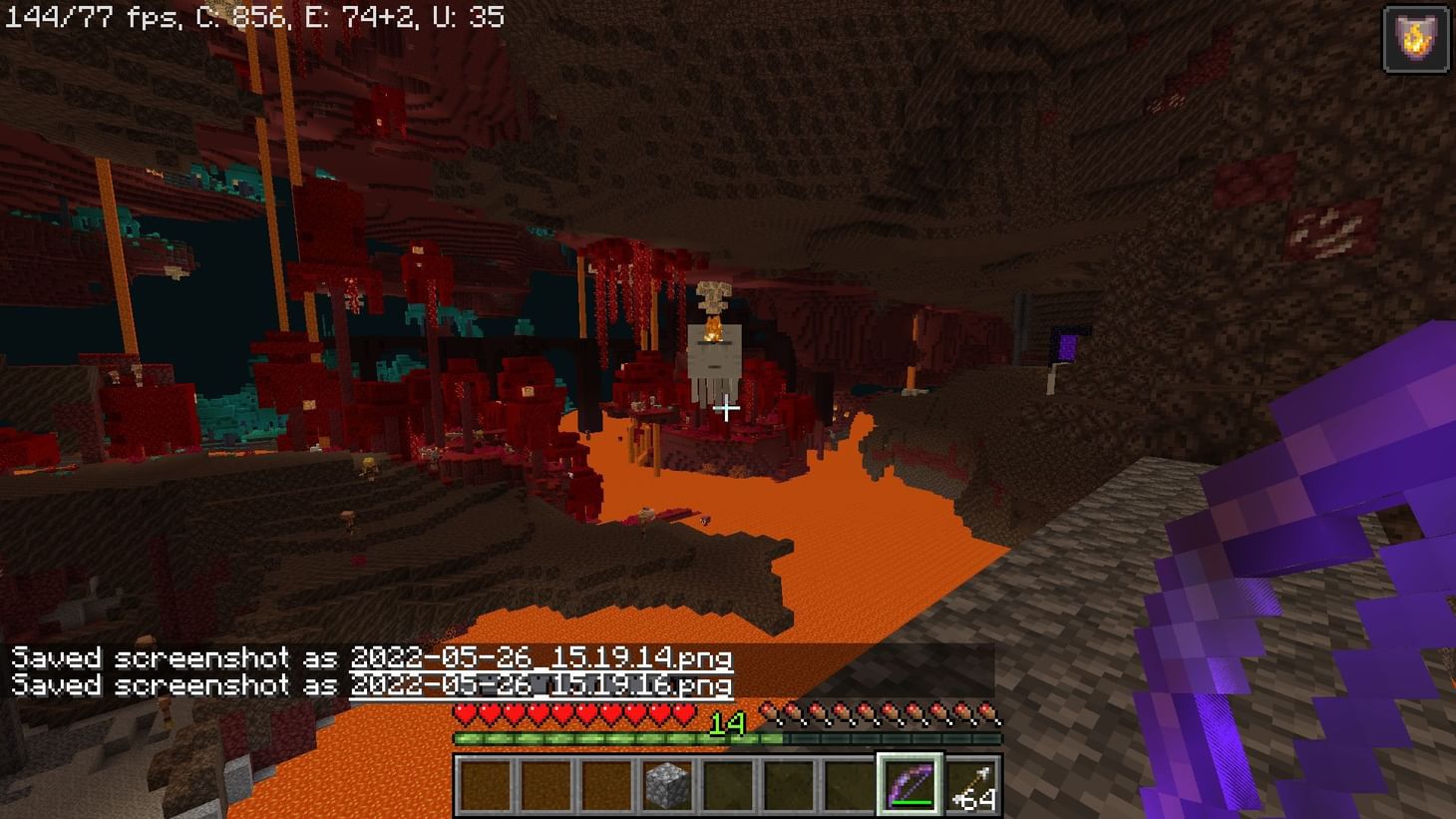The image size is (1456, 819).
Task: Click the green experience progress bar
Action: pyautogui.click(x=598, y=738)
